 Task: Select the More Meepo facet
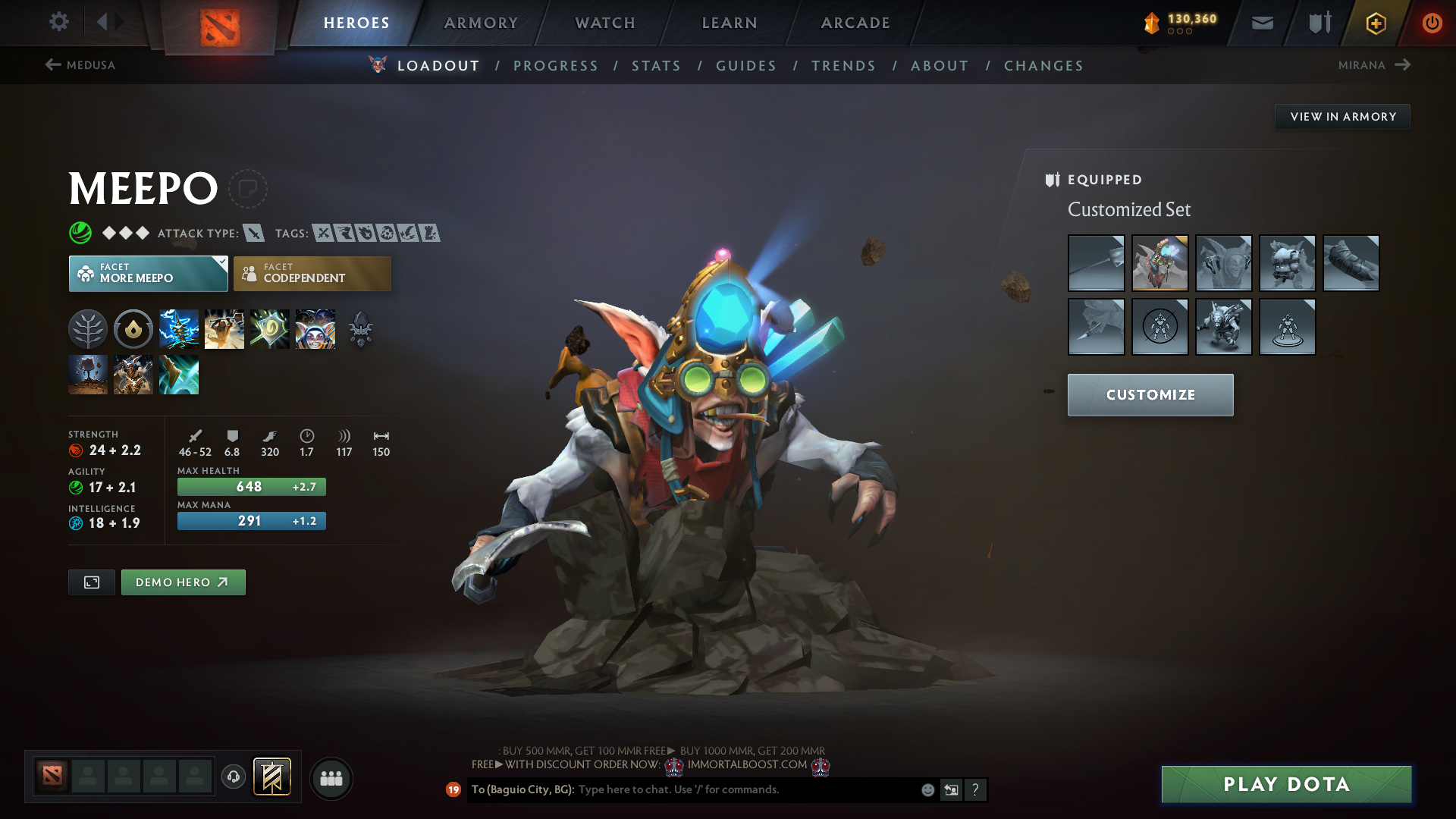click(x=148, y=273)
